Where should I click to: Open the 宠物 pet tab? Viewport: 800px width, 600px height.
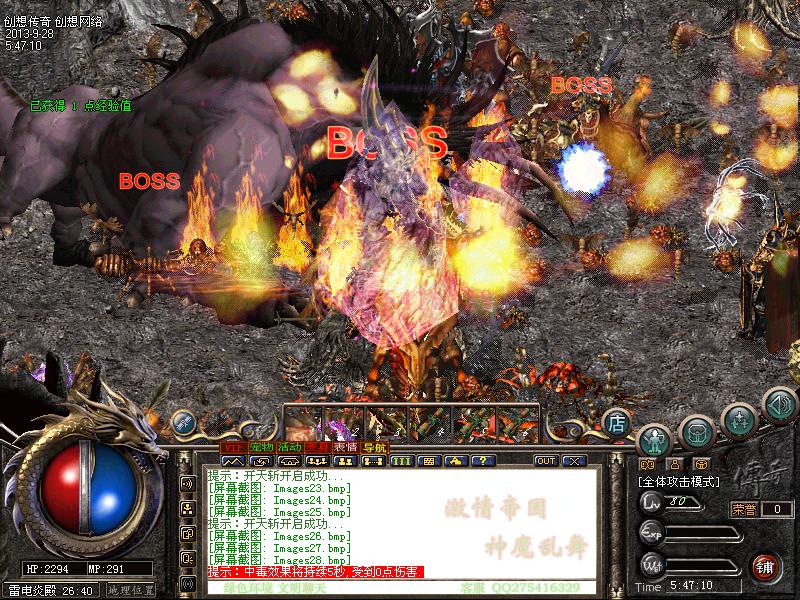(262, 447)
